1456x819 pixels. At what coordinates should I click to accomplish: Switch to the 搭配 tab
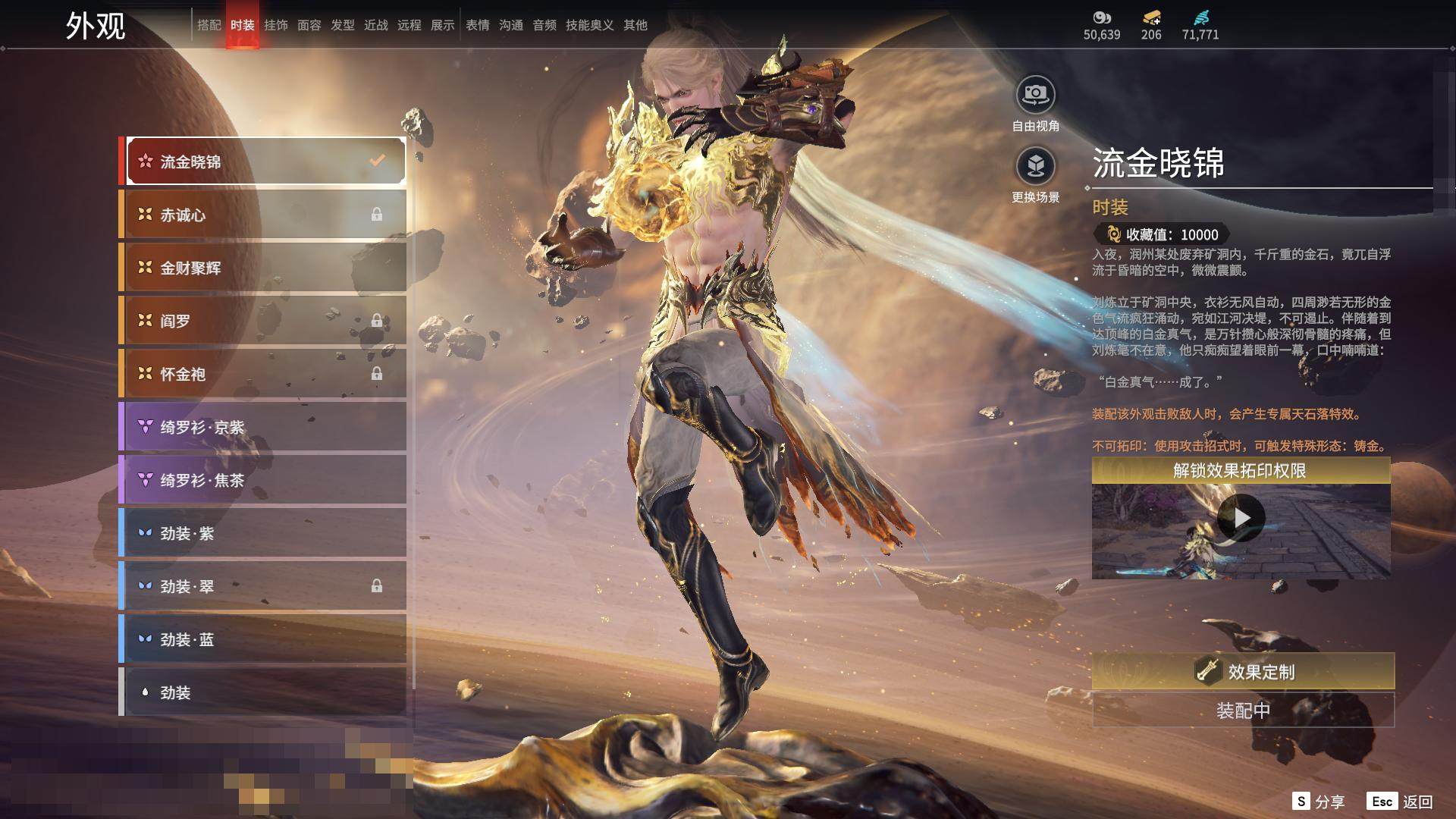click(x=209, y=25)
